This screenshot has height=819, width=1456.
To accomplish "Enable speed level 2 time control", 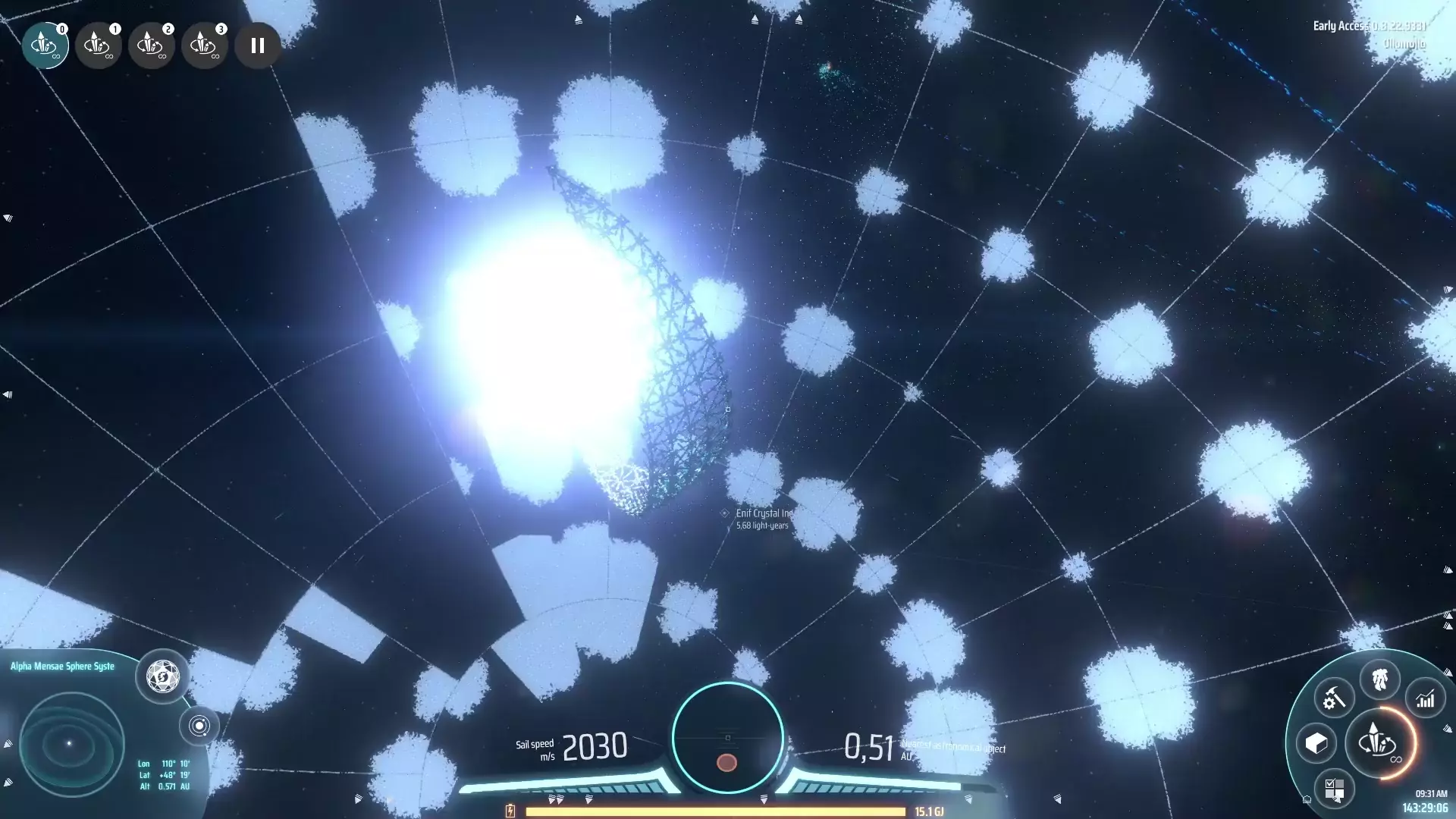I will 152,45.
